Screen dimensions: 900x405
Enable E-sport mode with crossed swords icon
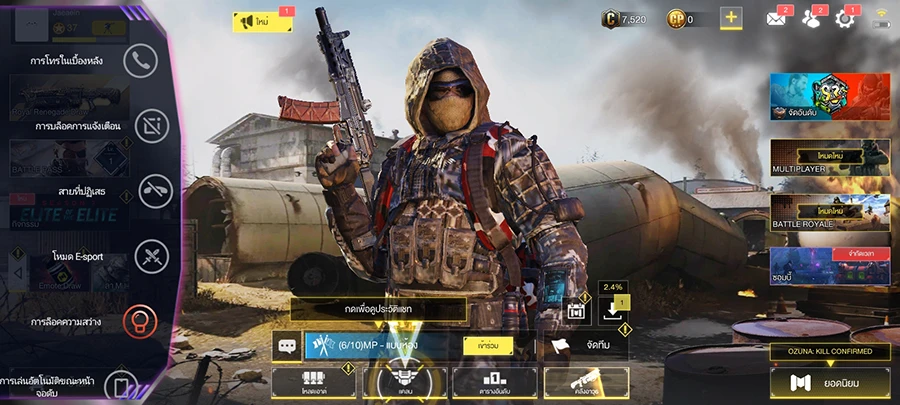tap(152, 256)
